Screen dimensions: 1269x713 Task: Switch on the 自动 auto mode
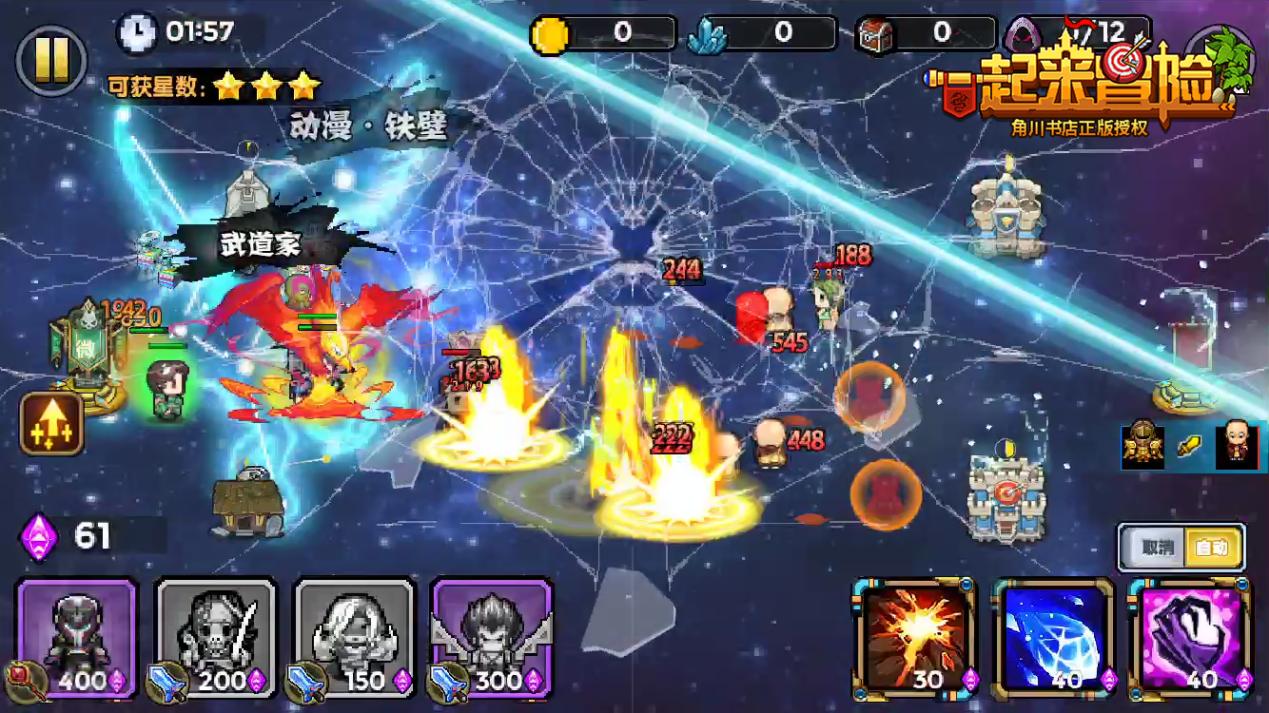tap(1211, 548)
